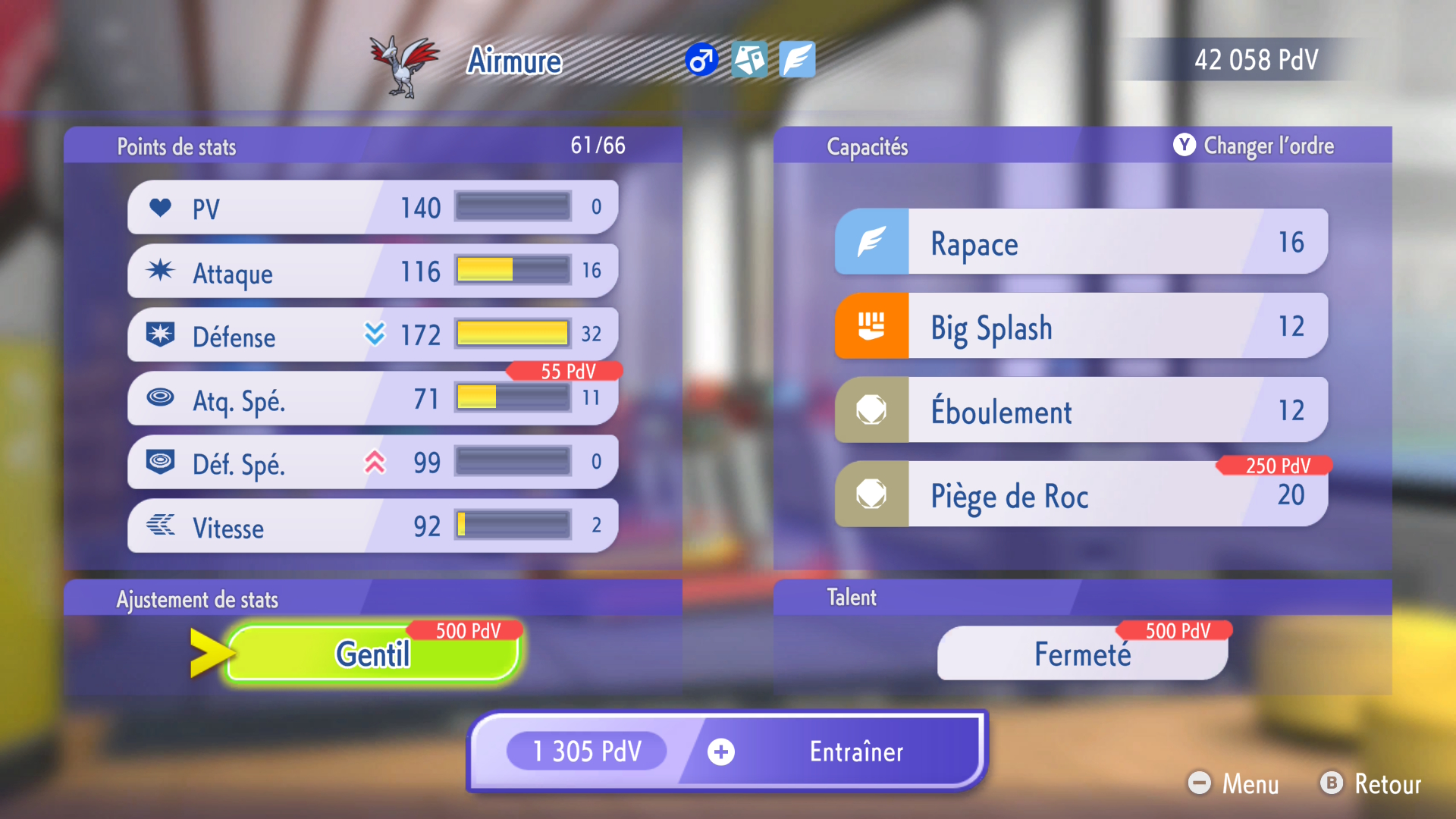Pick the Piège de Roc move

1081,494
